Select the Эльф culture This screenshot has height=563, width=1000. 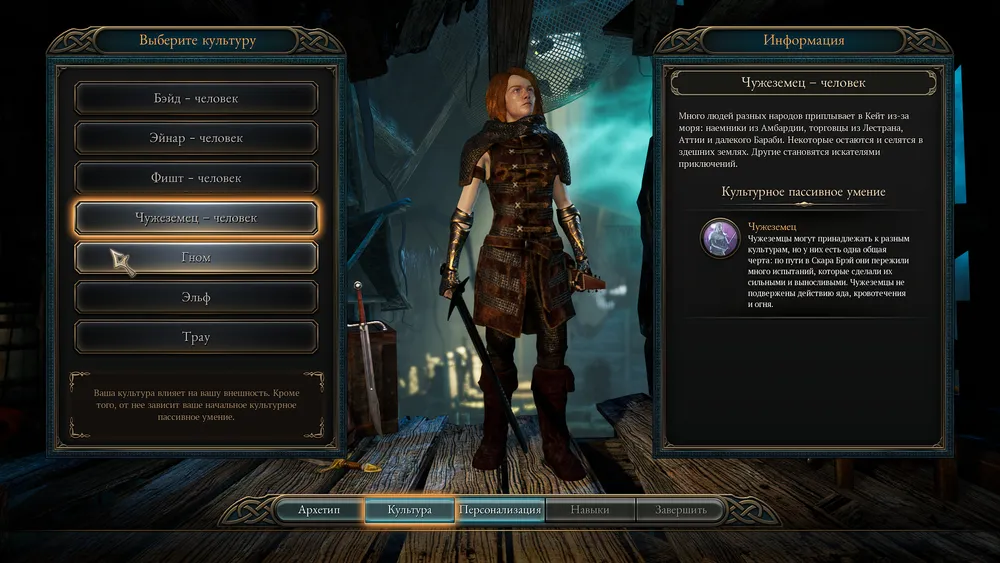[x=196, y=297]
